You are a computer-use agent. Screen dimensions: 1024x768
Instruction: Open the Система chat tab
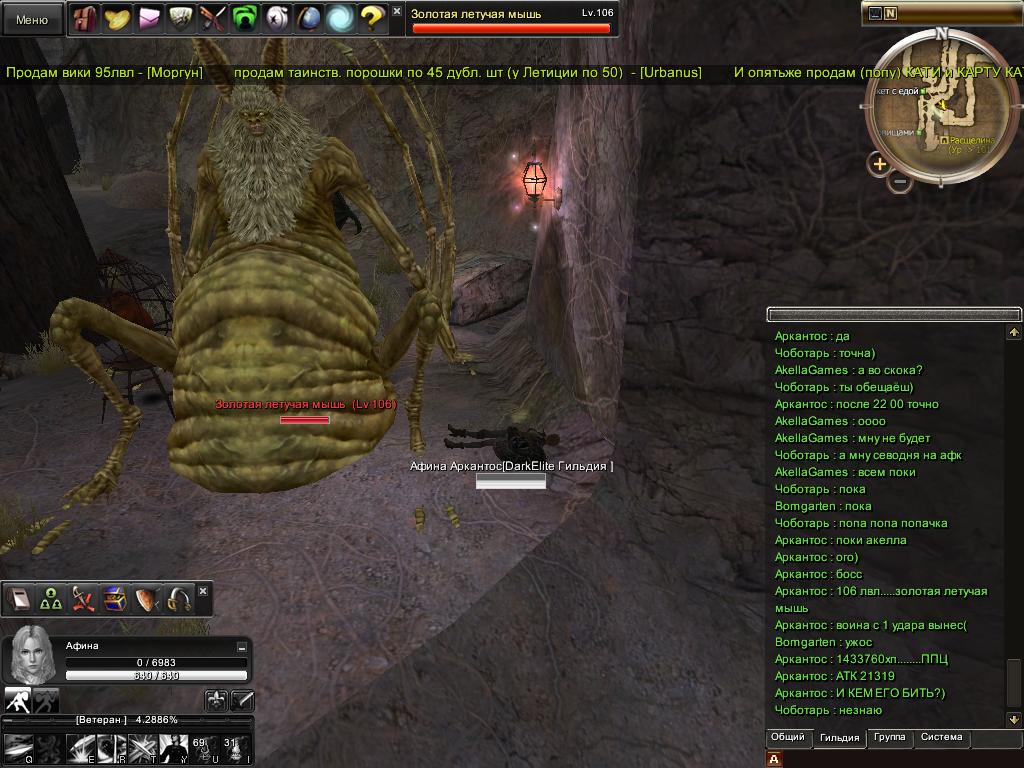coord(941,738)
